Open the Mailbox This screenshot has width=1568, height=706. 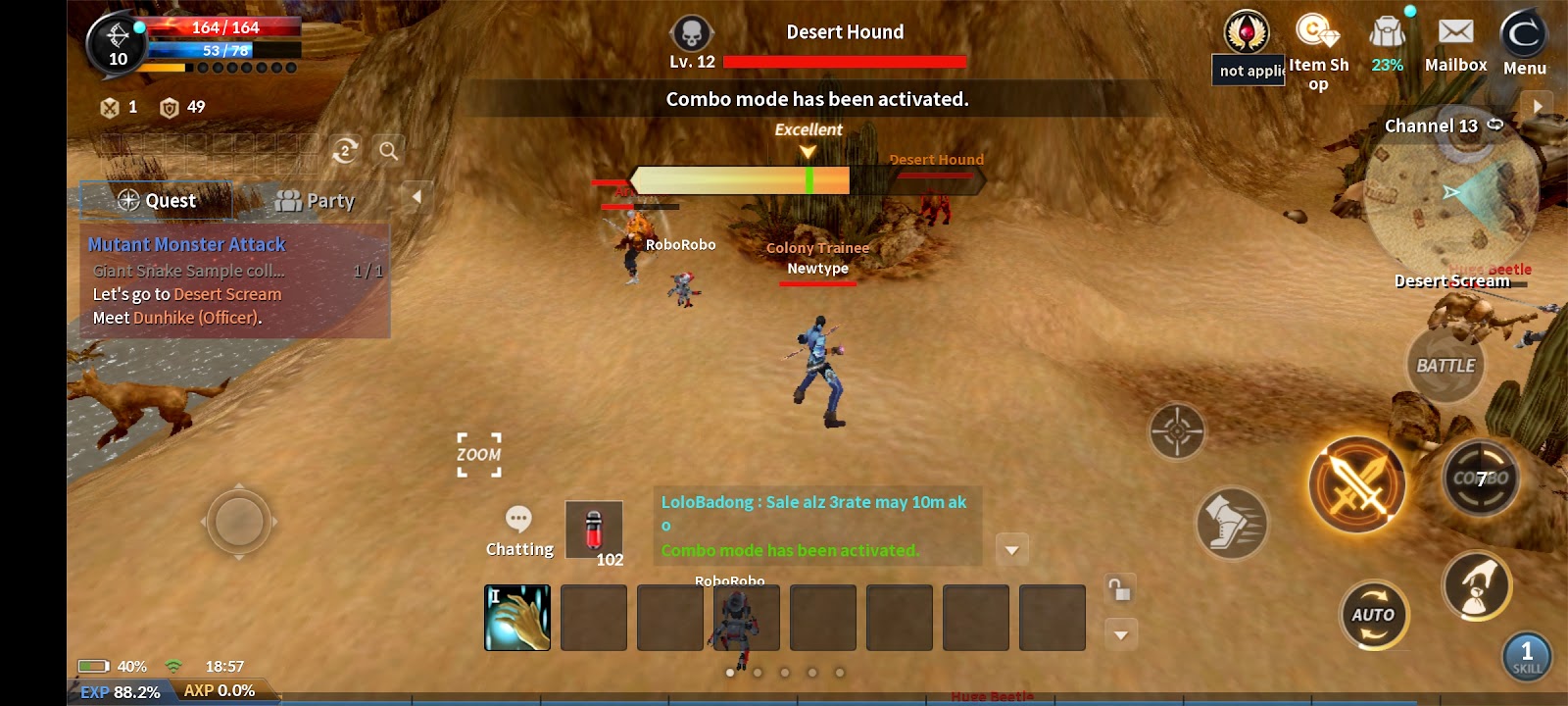1455,43
